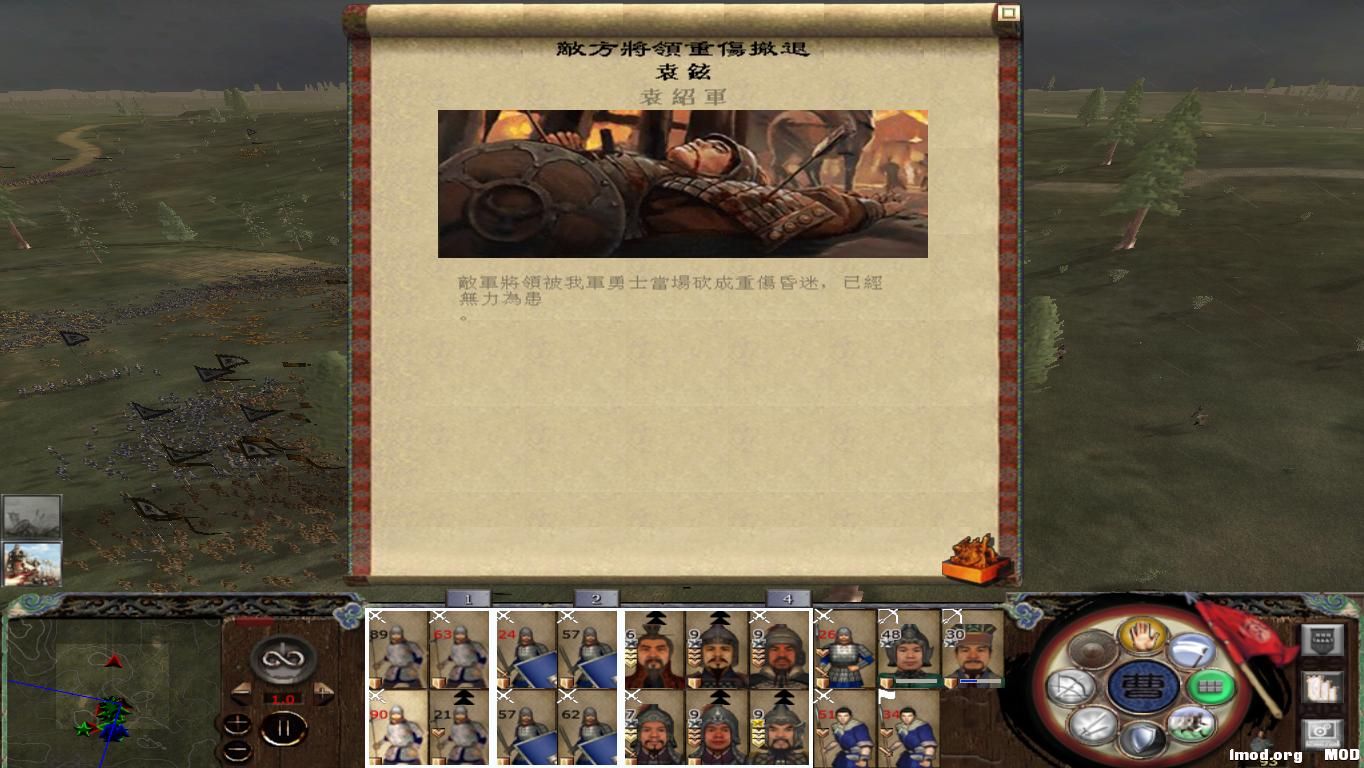Screen dimensions: 1364x768
Task: Switch to unit group tab 4
Action: (x=789, y=597)
